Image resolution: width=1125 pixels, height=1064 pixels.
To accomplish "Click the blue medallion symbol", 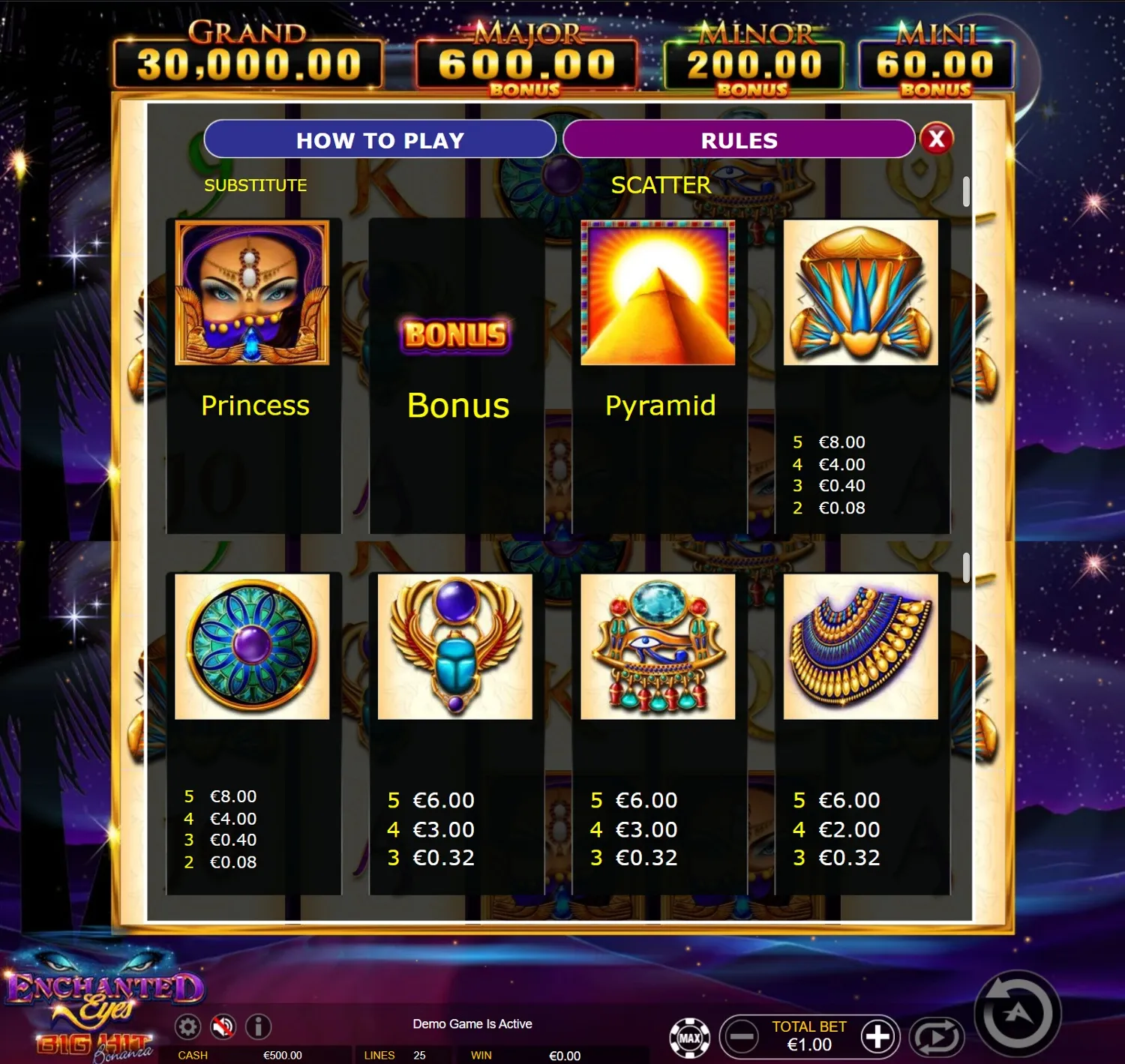I will [253, 647].
